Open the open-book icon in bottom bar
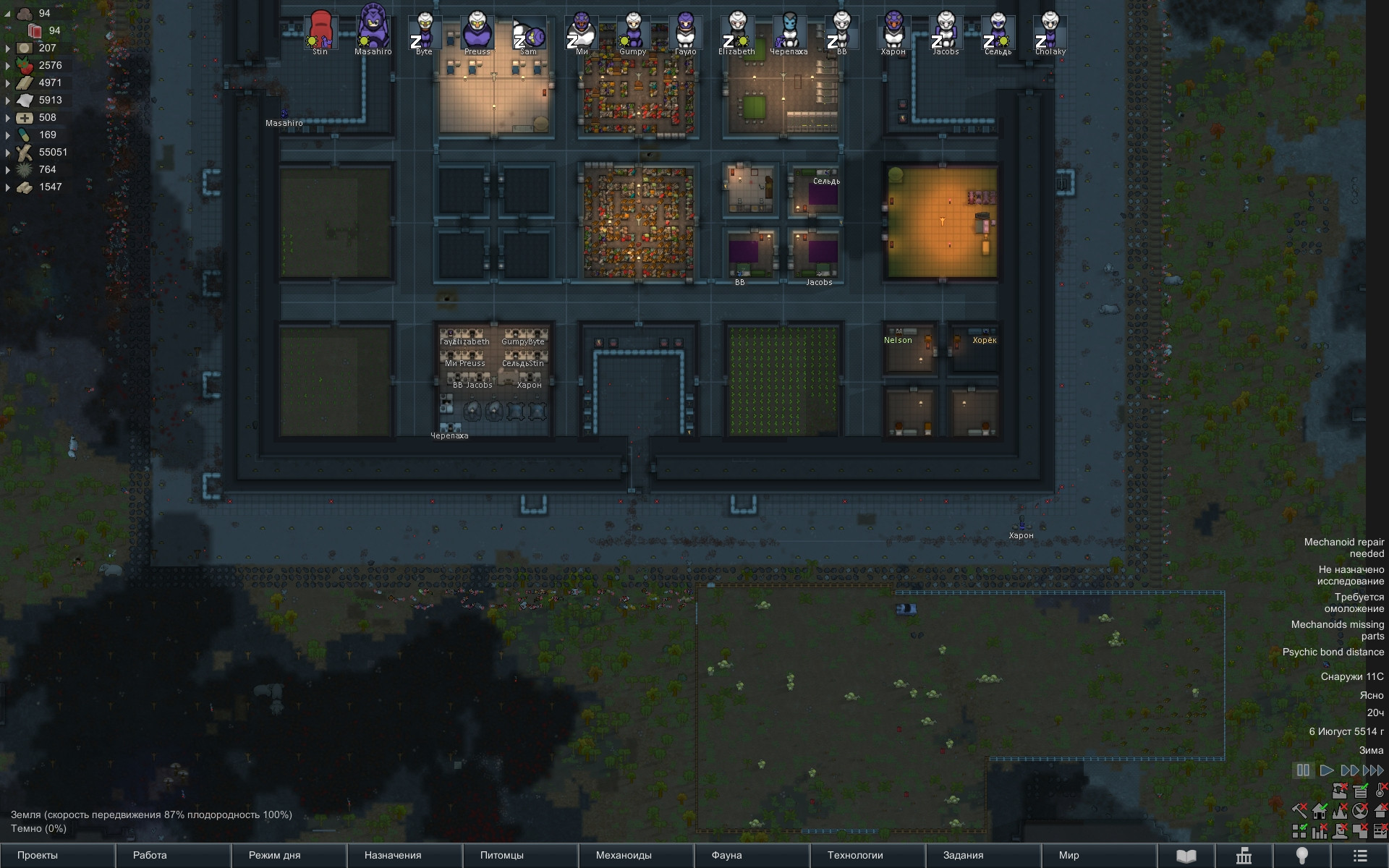 tap(1186, 856)
